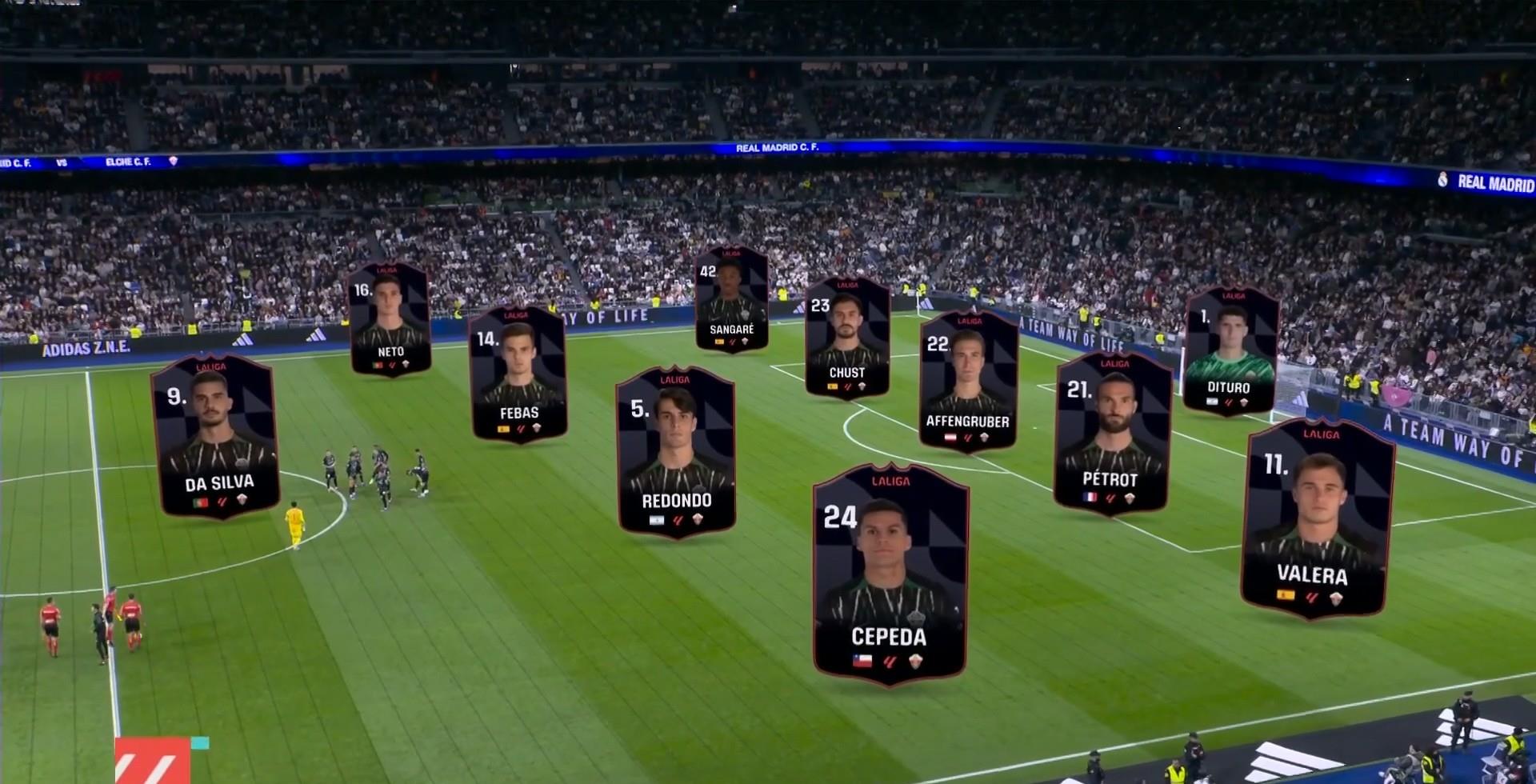This screenshot has width=1536, height=784.
Task: Select Pétrot's number 21 player card
Action: (1112, 432)
